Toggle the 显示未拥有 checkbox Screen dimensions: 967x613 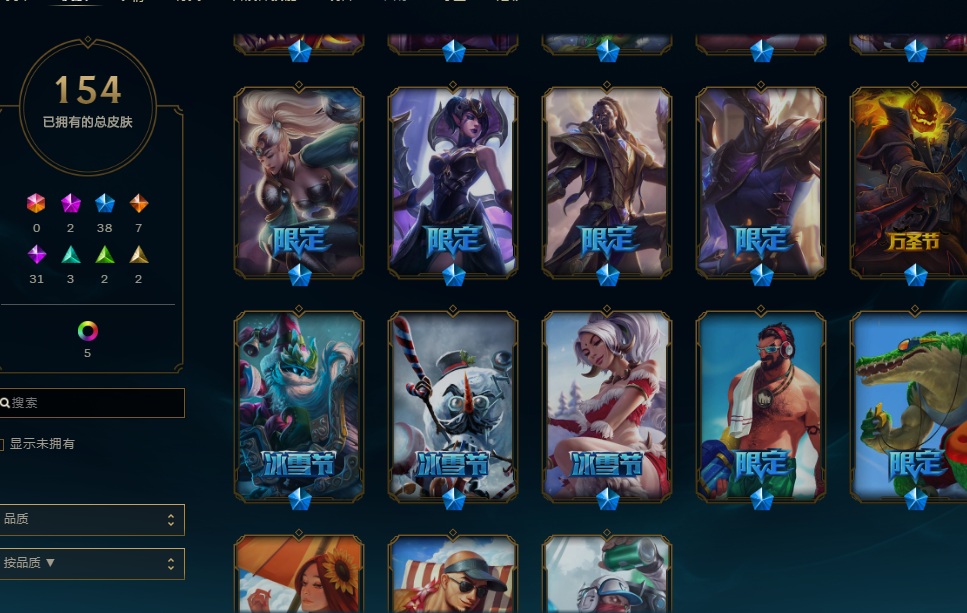pos(1,444)
